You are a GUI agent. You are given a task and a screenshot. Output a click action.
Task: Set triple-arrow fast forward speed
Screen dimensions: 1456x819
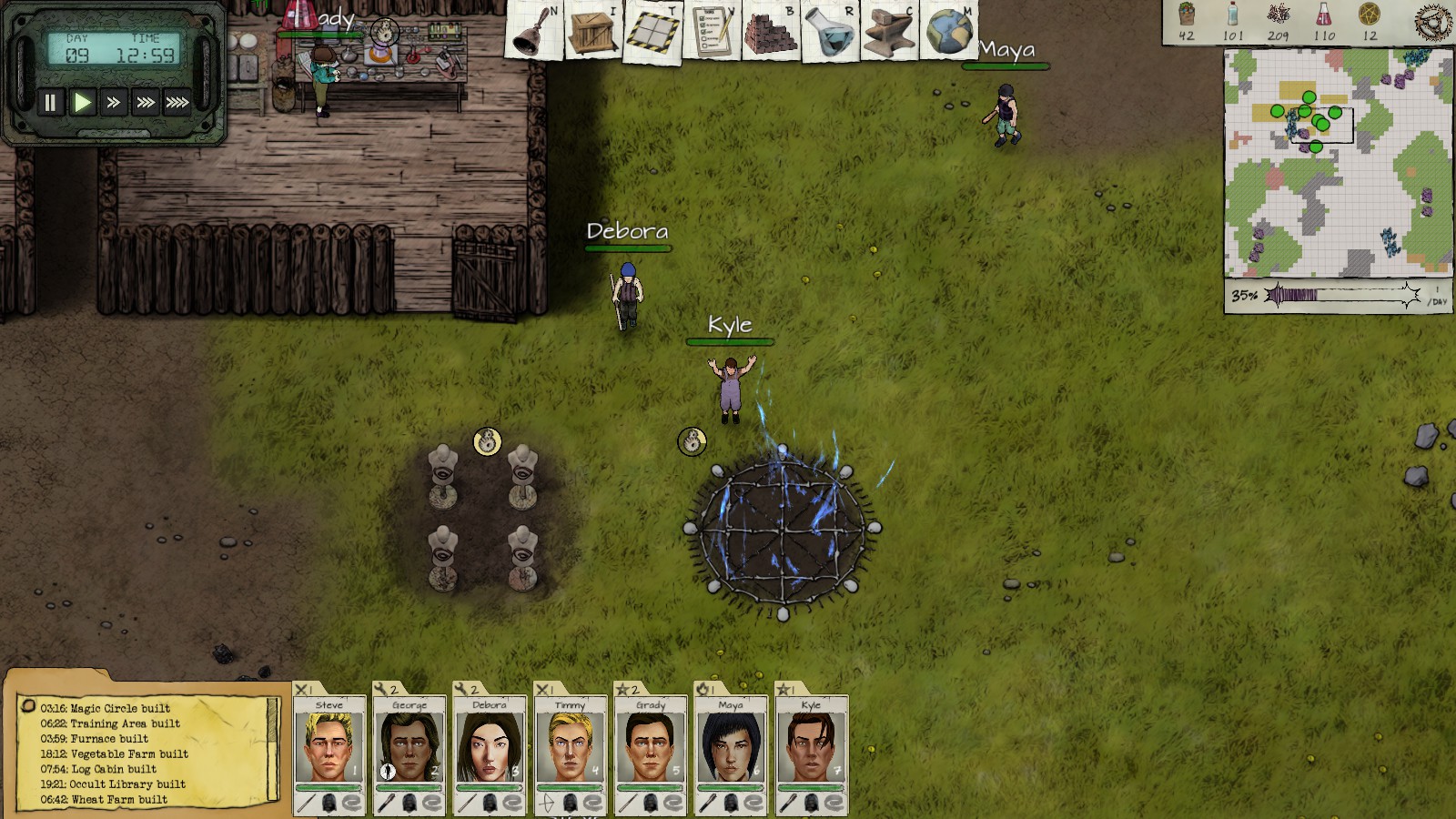click(x=145, y=103)
